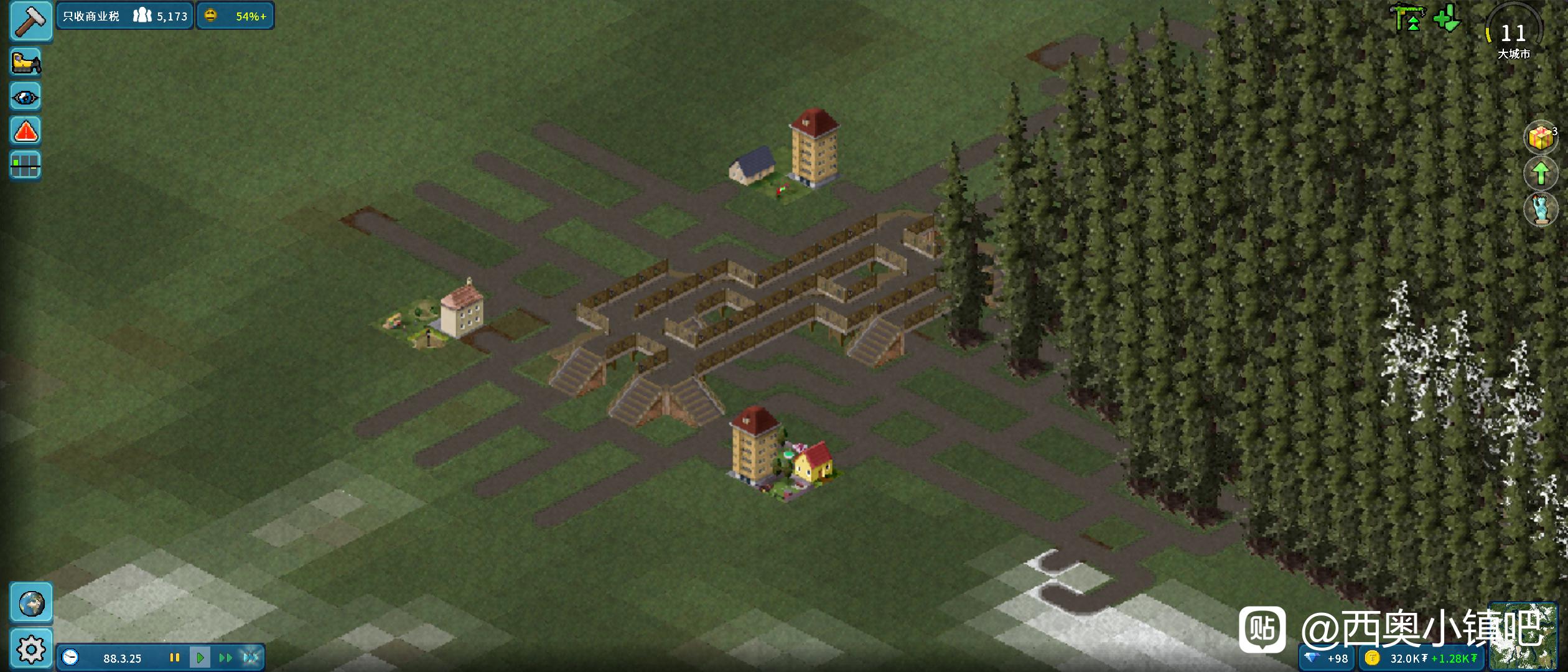Screen dimensions: 1568x672
Task: Pause the game simulation
Action: [175, 658]
